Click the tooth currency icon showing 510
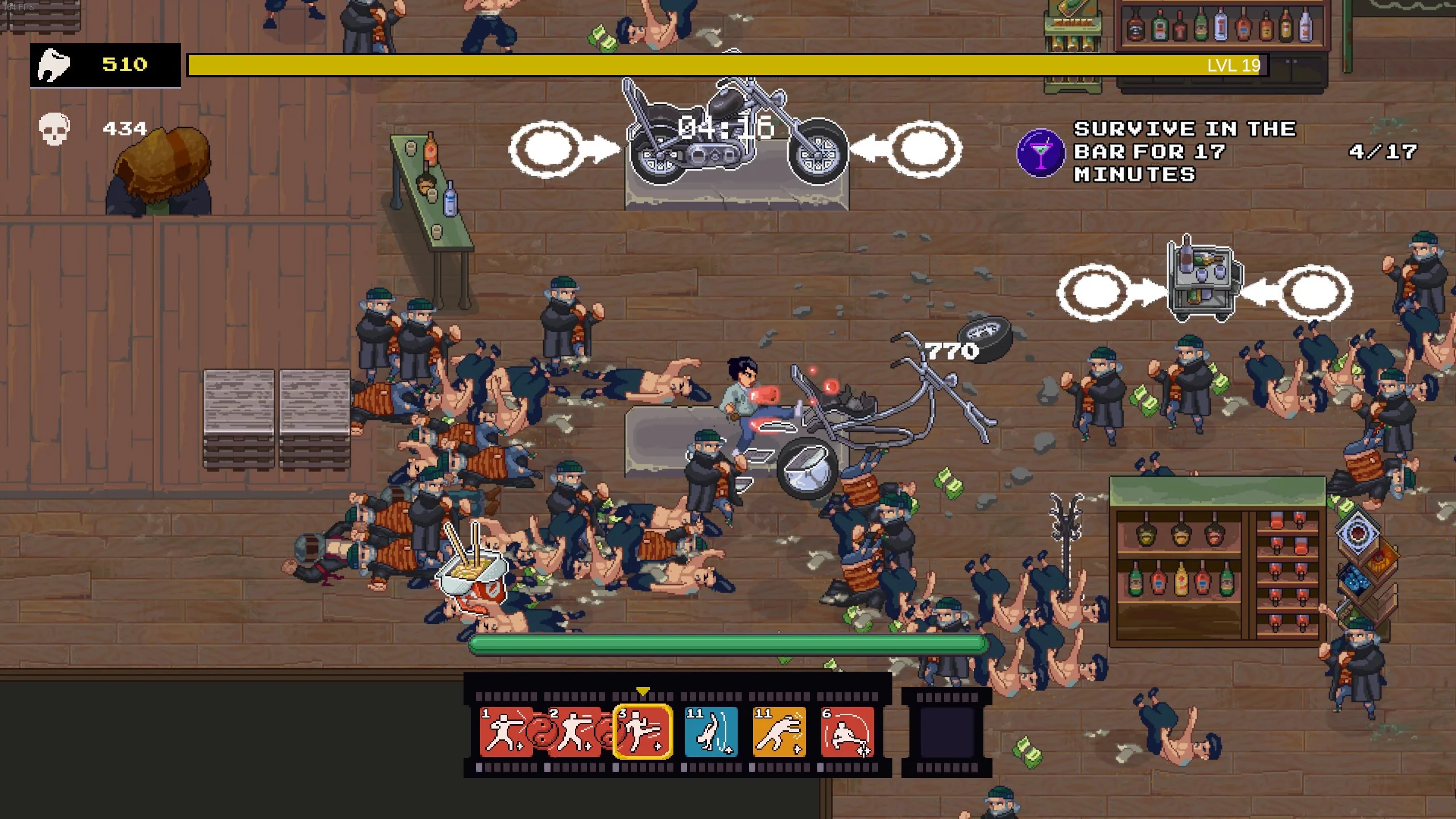The image size is (1456, 819). 54,65
